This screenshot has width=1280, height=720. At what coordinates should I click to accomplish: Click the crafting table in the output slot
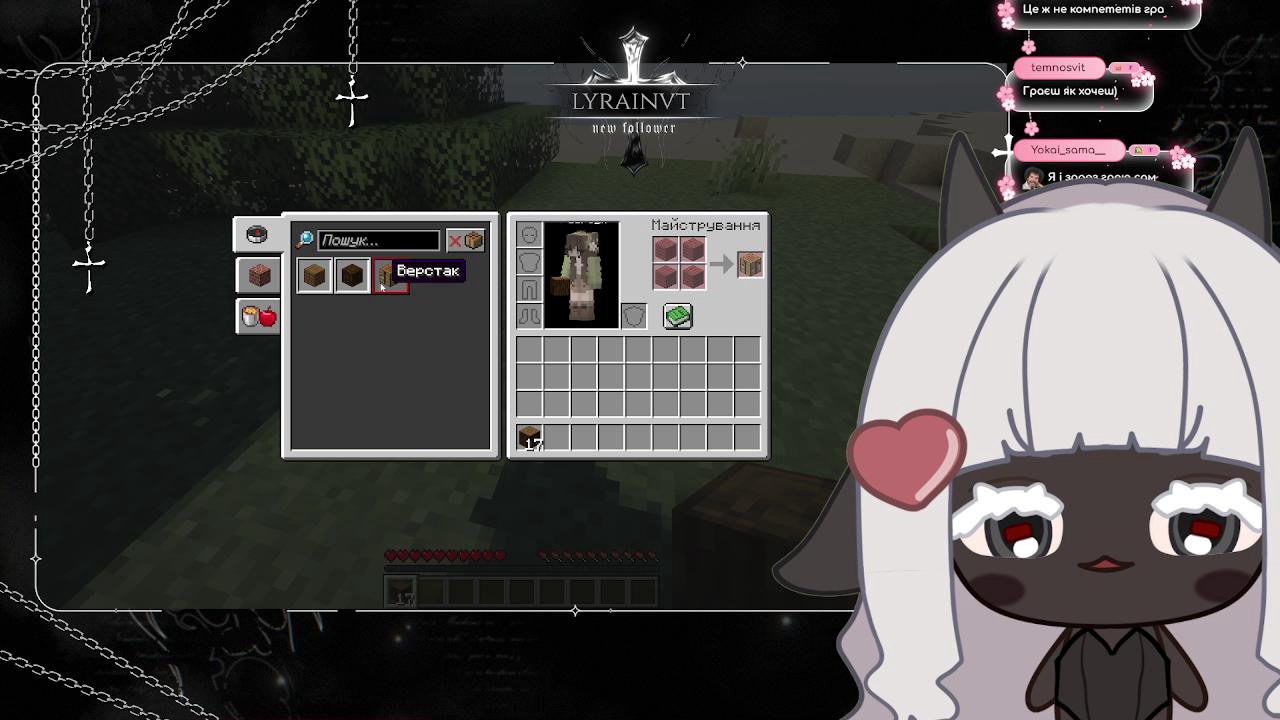(749, 264)
